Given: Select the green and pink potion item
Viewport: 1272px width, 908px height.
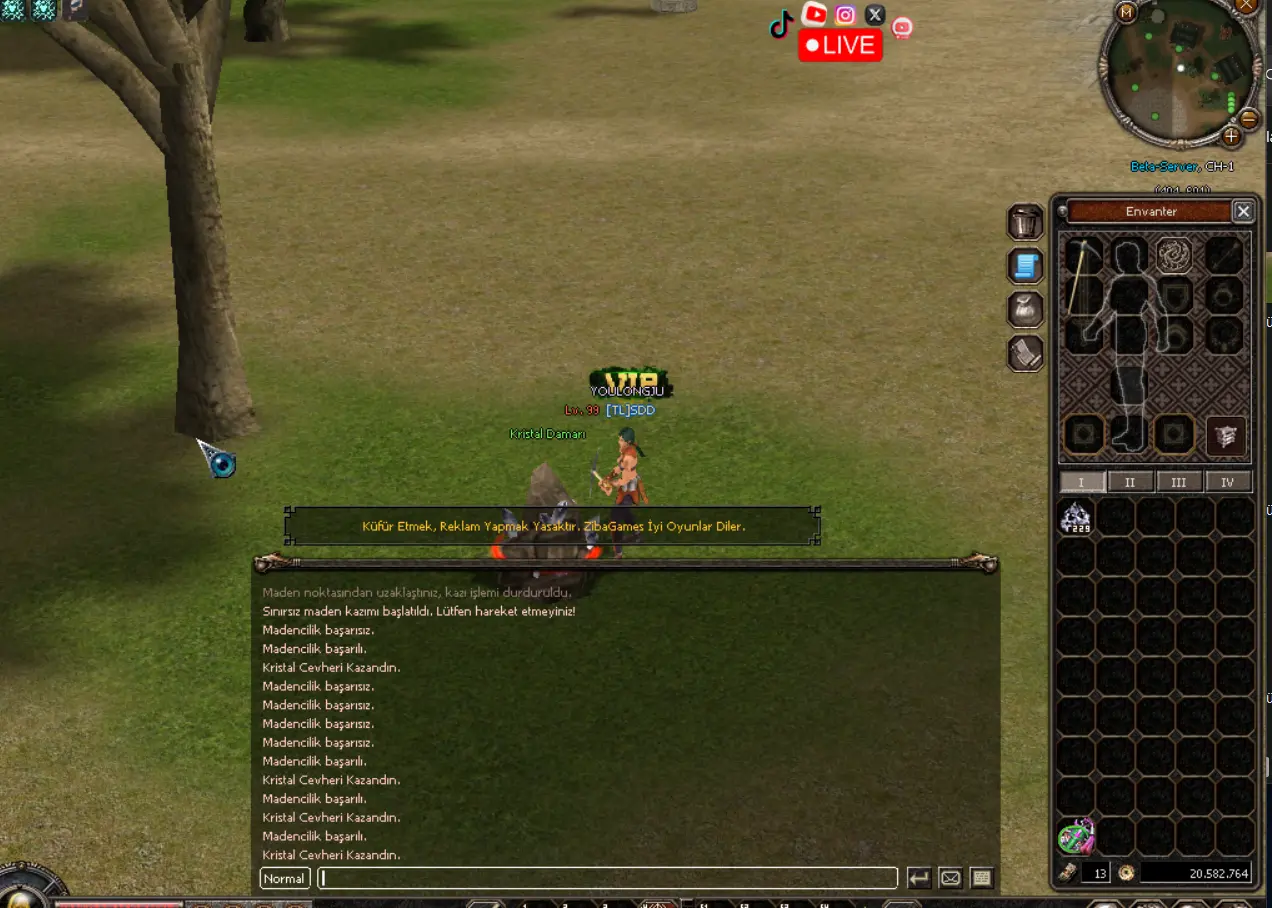Looking at the screenshot, I should [1076, 836].
